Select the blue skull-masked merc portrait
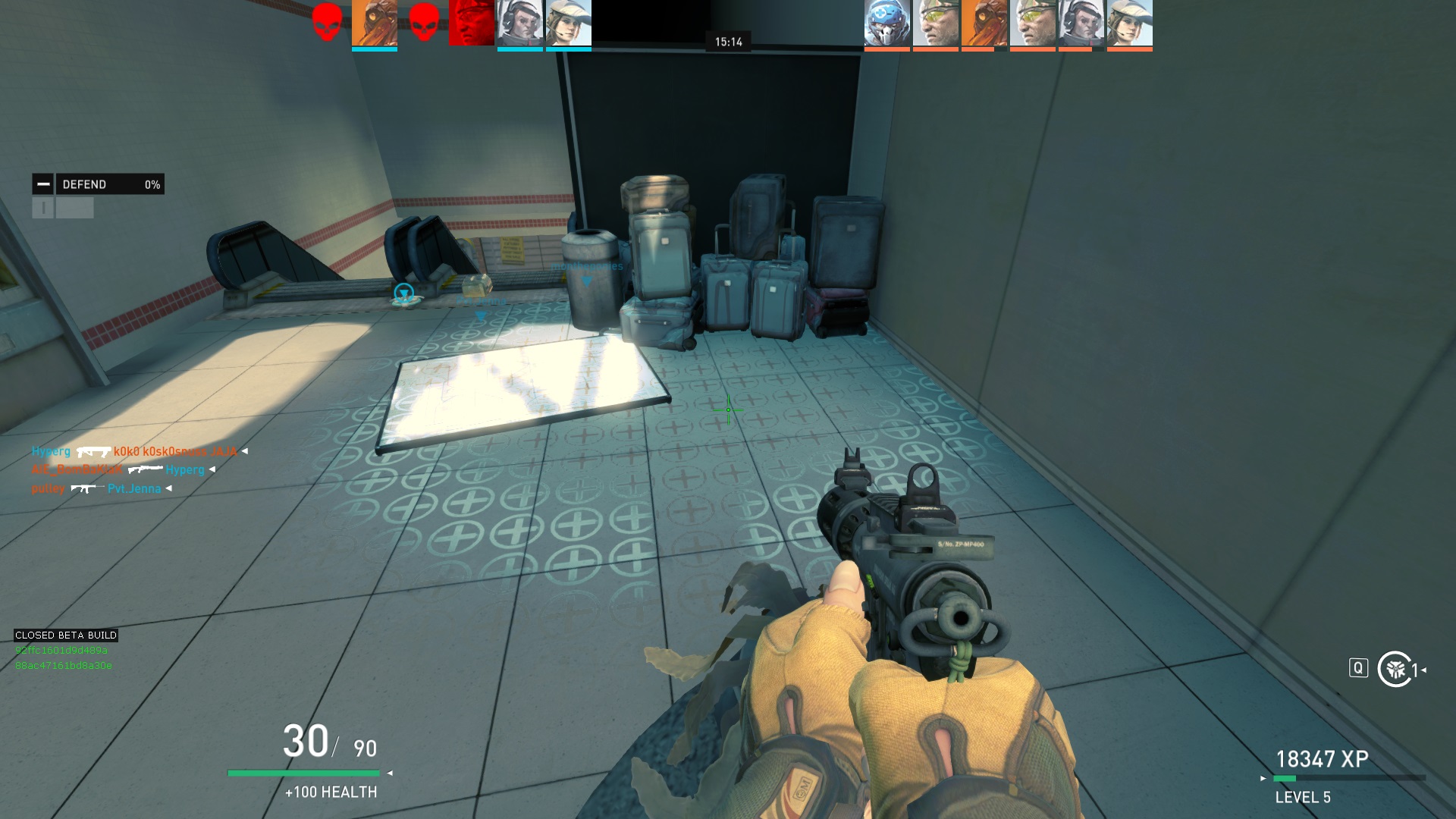The height and width of the screenshot is (819, 1456). tap(886, 24)
